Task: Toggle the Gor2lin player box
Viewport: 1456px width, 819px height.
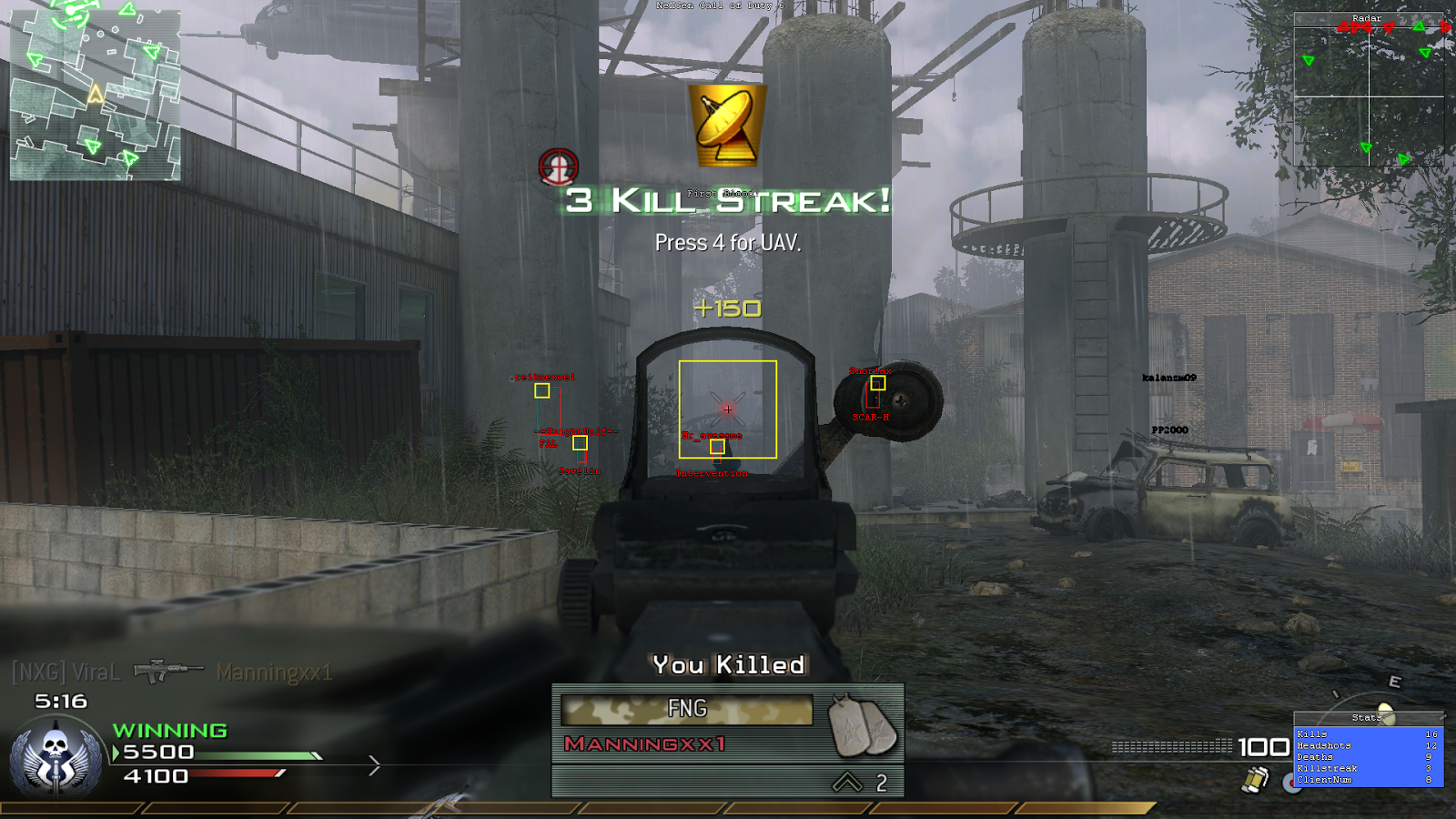Action: 580,441
